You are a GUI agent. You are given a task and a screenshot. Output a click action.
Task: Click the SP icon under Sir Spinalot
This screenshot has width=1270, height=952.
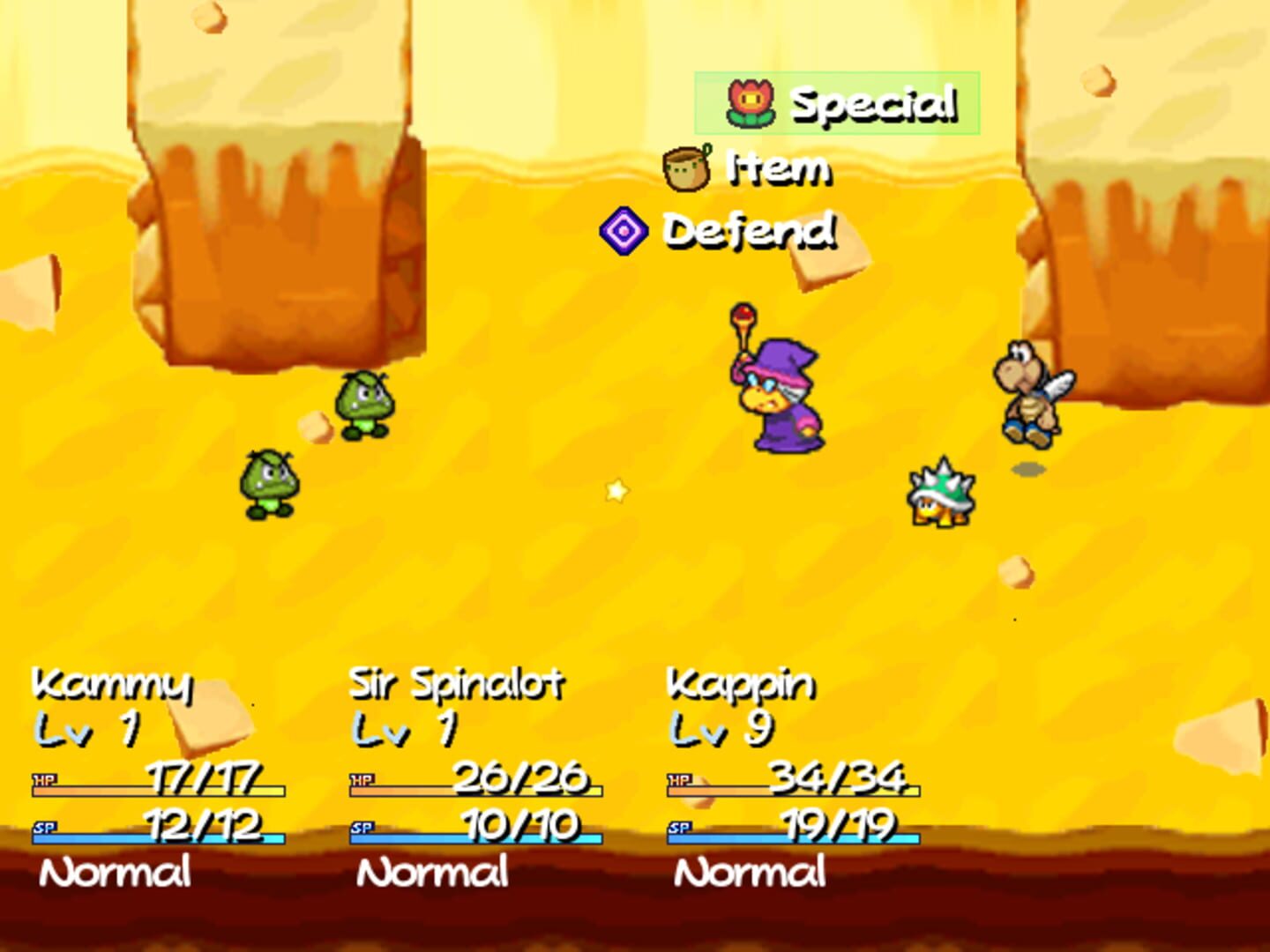362,829
